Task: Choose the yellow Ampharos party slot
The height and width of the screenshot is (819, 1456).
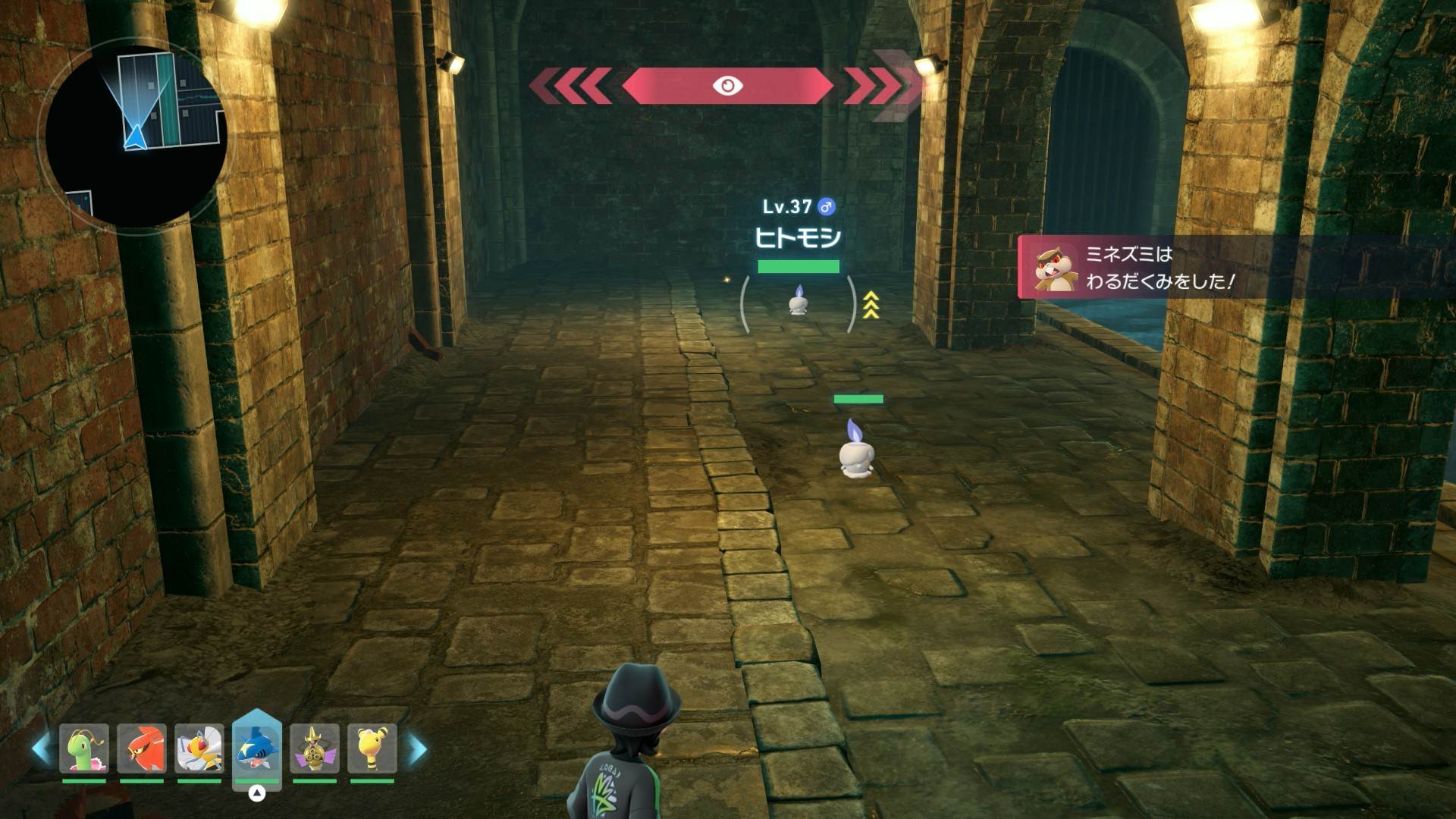Action: [x=372, y=748]
